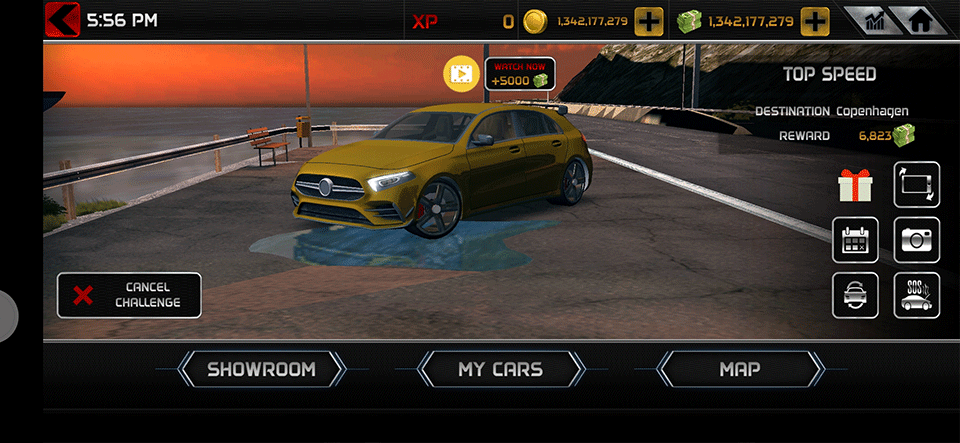Add more gold coins with the plus button
960x443 pixels.
[649, 21]
